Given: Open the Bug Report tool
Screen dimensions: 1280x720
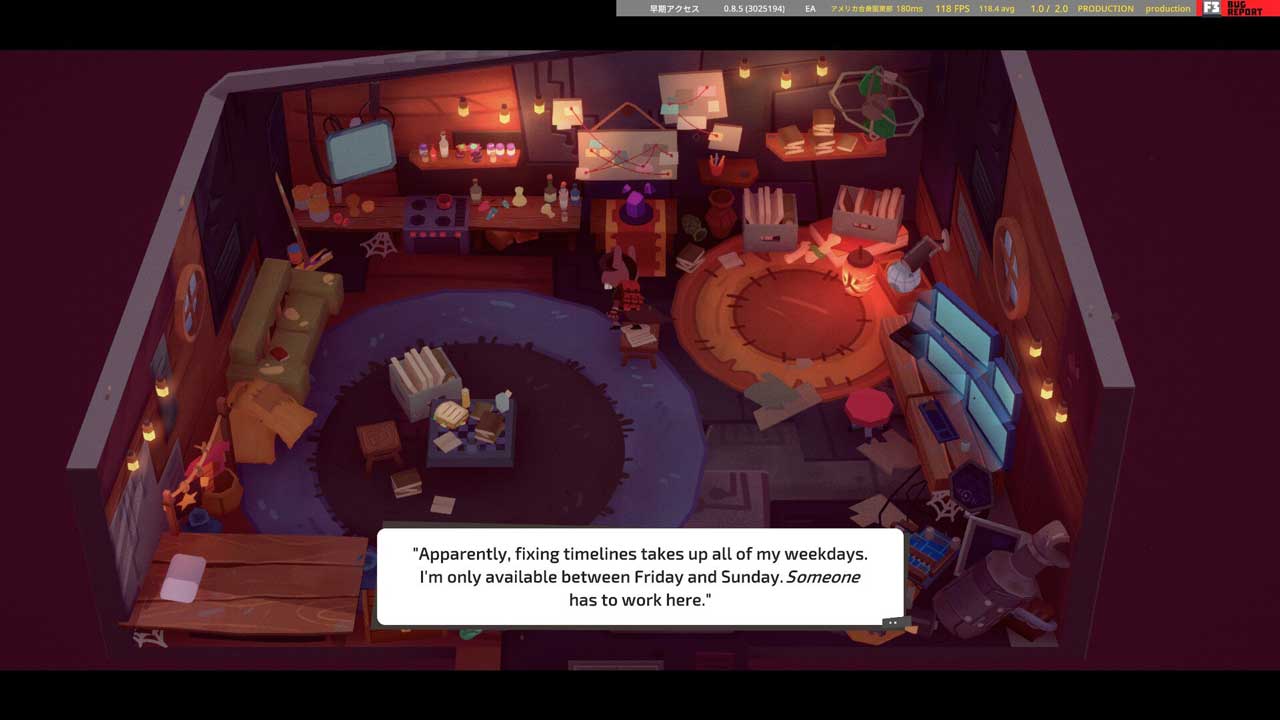Looking at the screenshot, I should pos(1239,8).
